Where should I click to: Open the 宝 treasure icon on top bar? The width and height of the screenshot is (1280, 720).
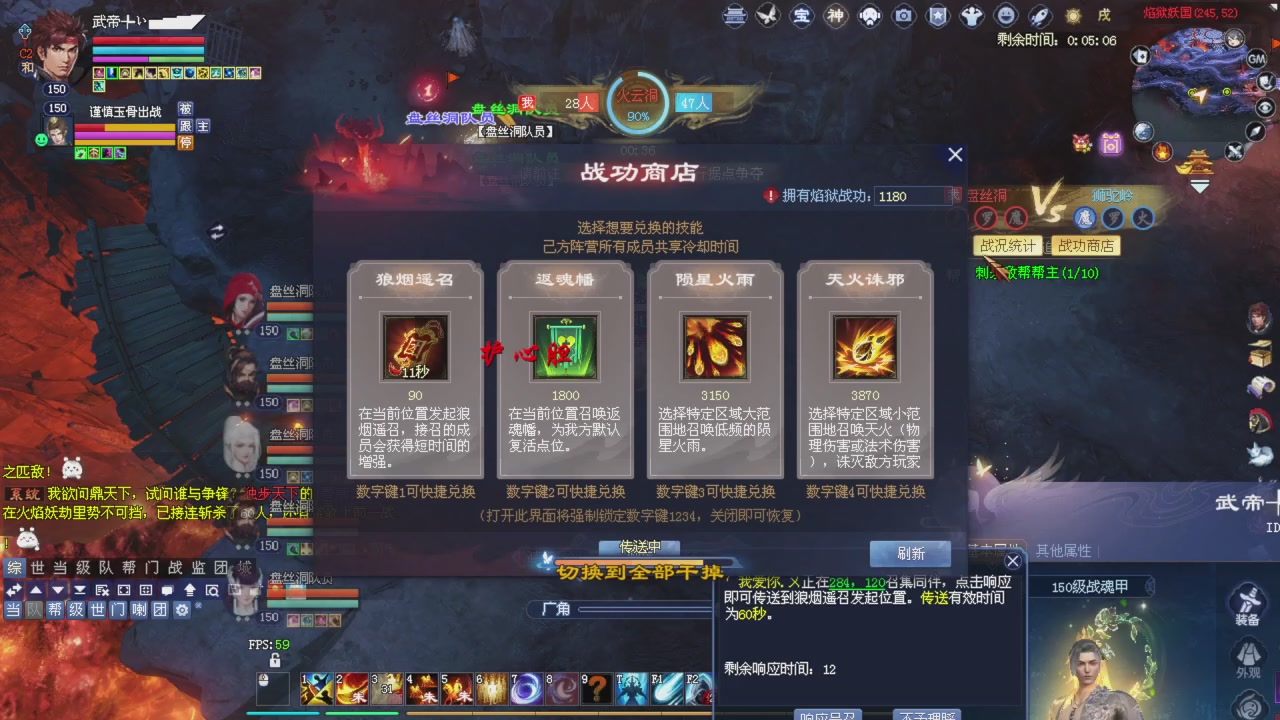point(801,15)
